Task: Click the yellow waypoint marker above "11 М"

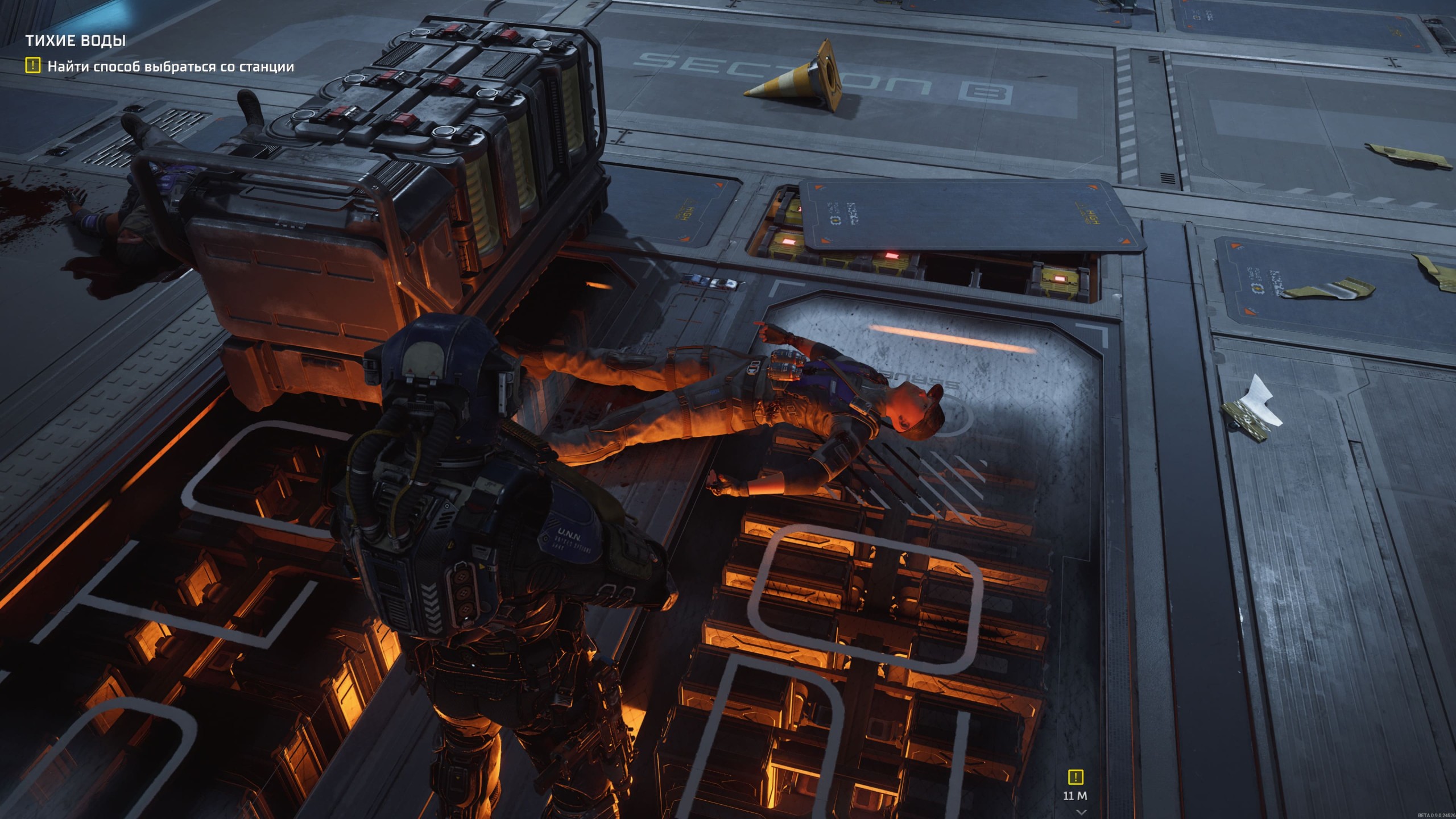Action: point(1076,777)
